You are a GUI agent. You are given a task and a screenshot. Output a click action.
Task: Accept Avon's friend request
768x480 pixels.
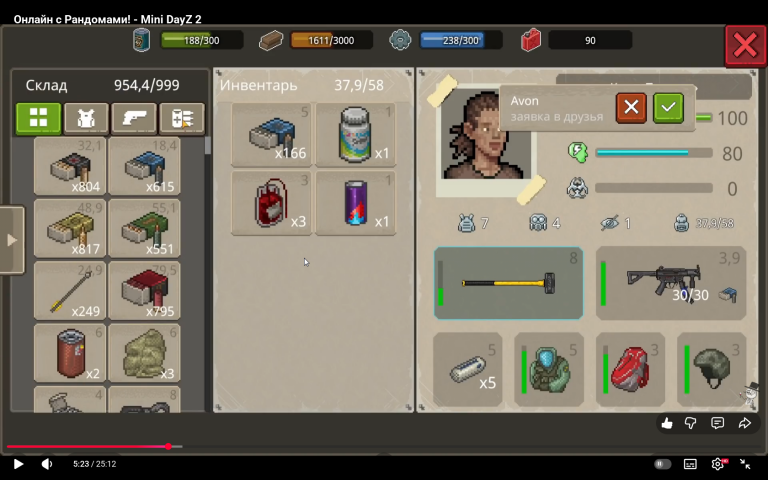(x=668, y=107)
